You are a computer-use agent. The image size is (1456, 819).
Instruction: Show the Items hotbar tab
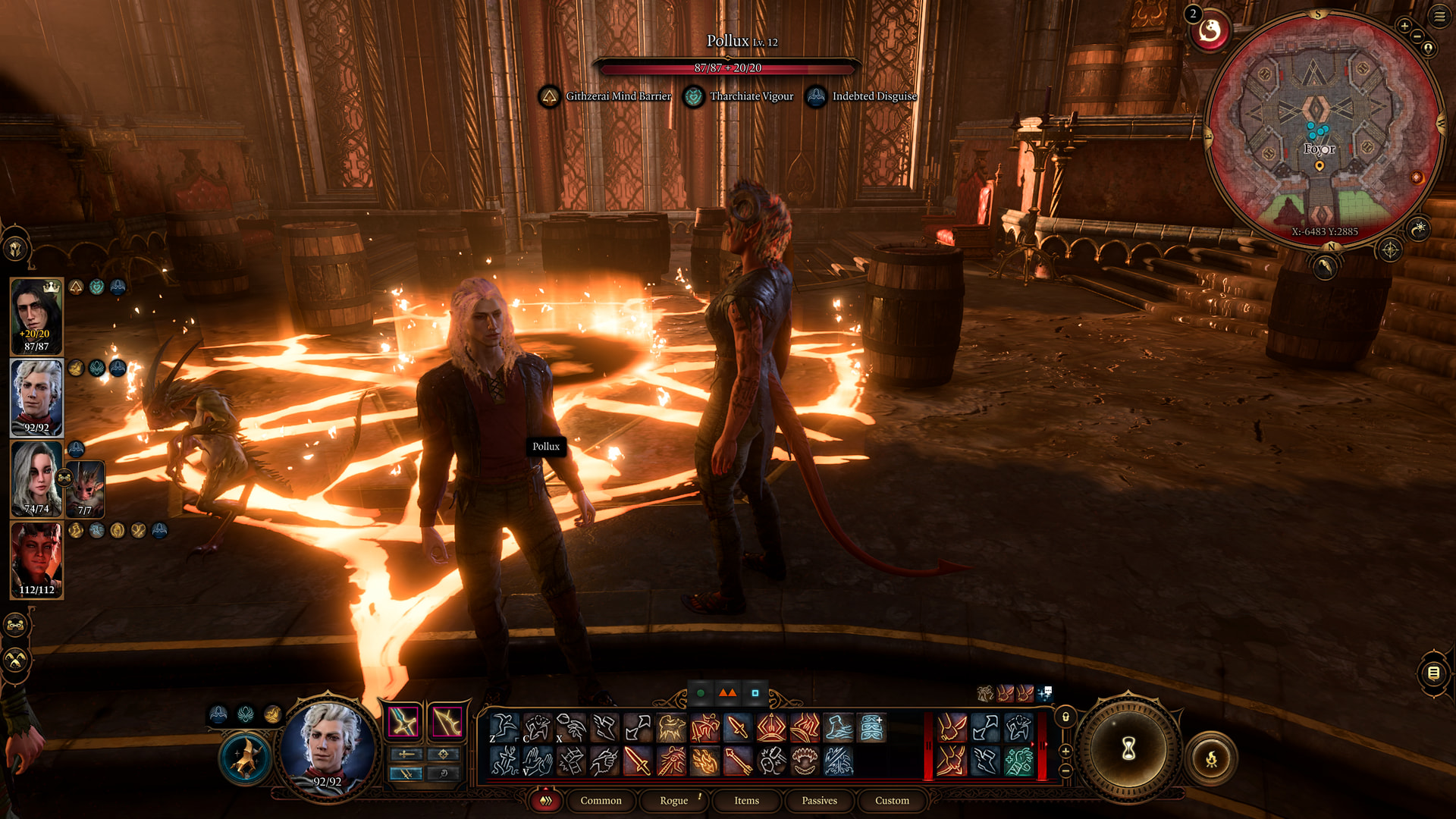746,801
